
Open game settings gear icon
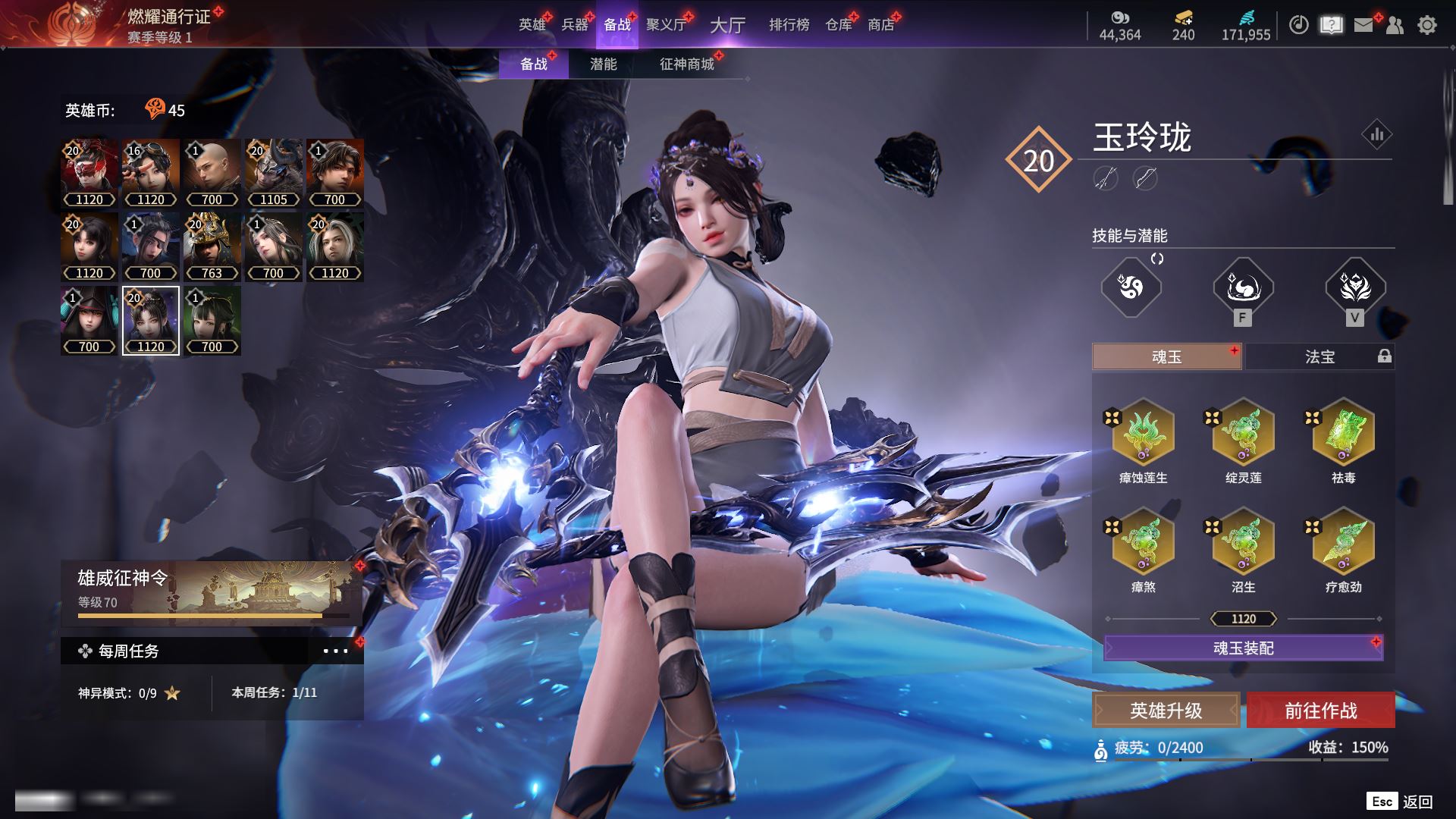1426,25
